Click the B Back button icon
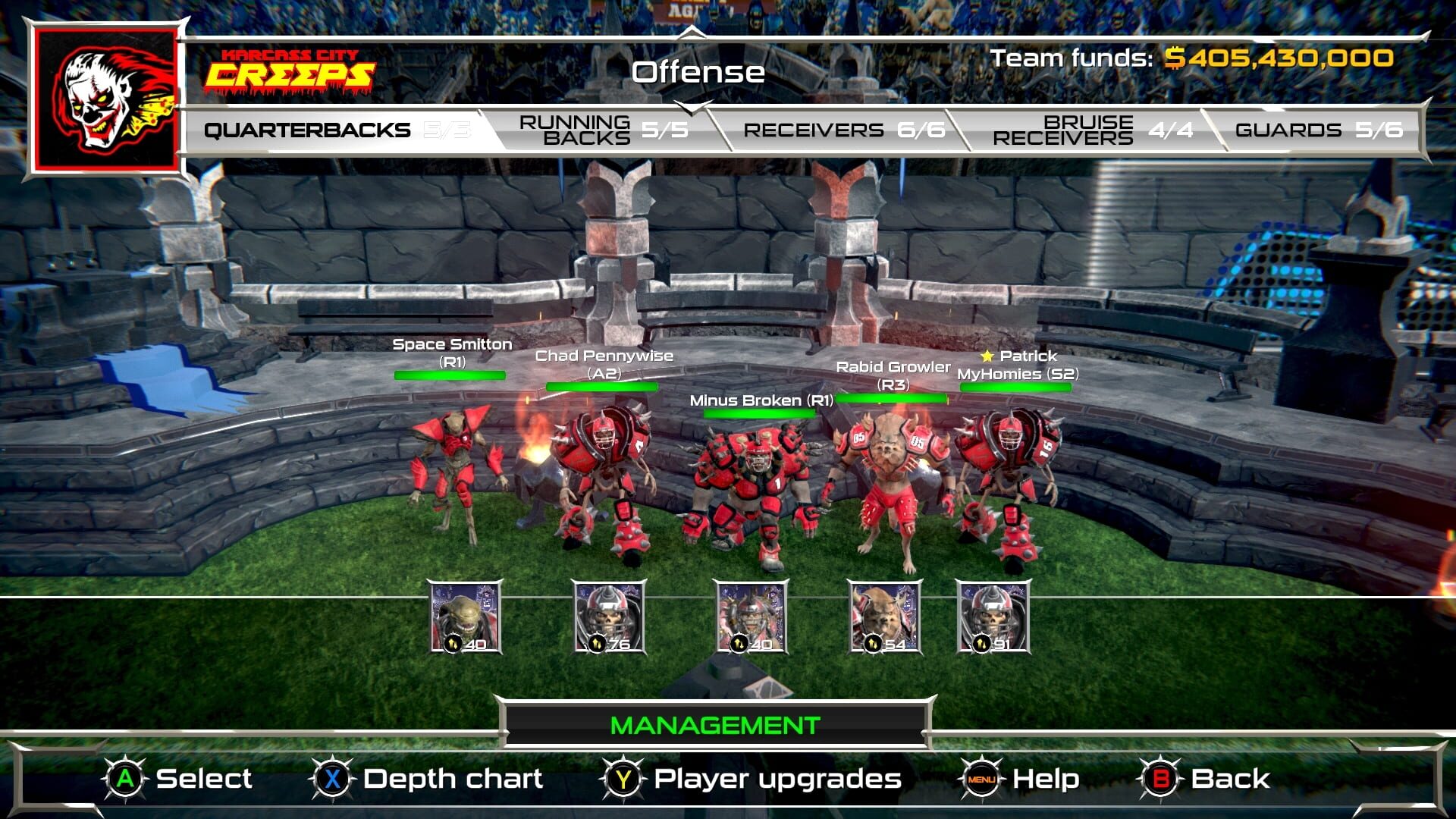Viewport: 1456px width, 819px height. point(1160,778)
